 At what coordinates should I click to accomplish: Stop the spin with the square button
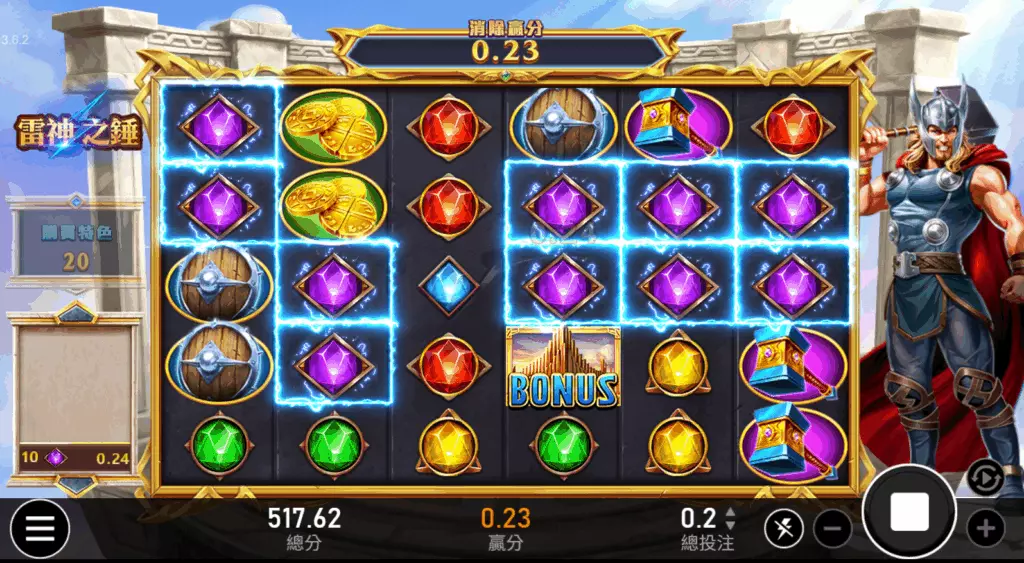[x=909, y=513]
